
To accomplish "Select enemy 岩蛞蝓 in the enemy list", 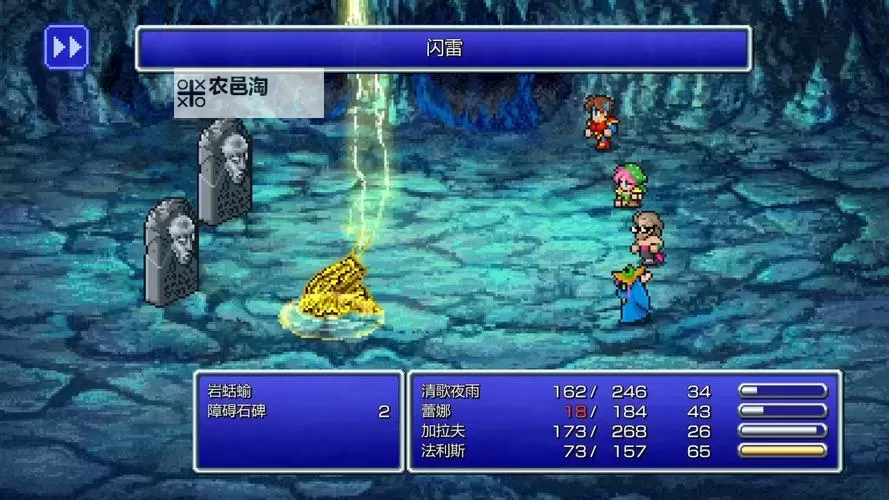I will (232, 391).
